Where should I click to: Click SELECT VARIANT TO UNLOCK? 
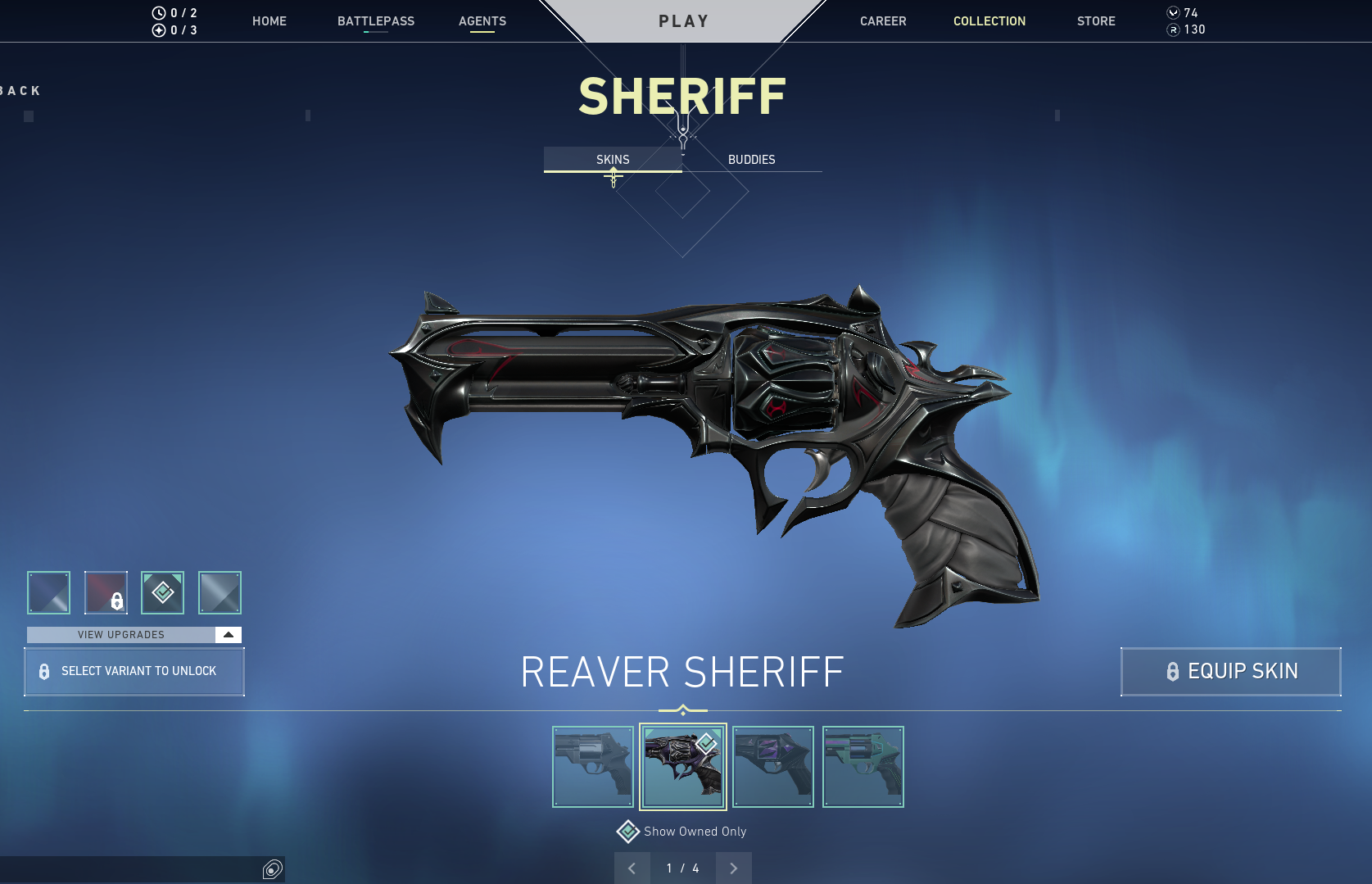(134, 671)
